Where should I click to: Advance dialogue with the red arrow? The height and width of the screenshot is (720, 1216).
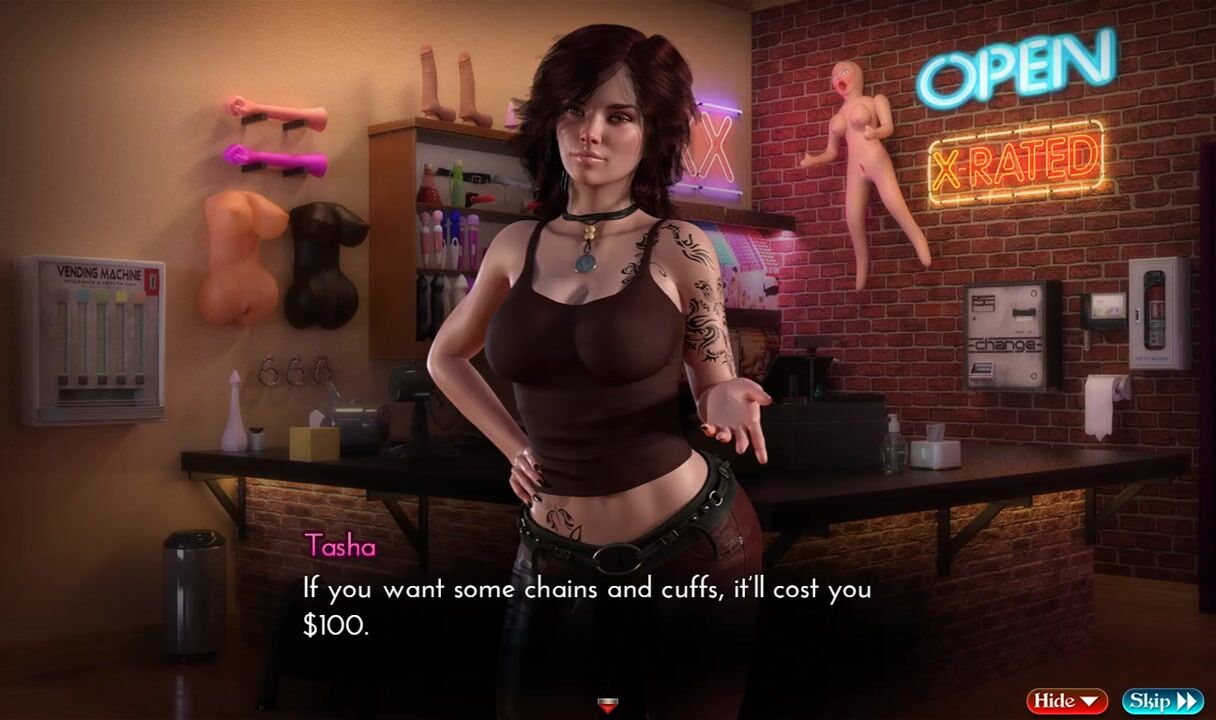[x=607, y=706]
